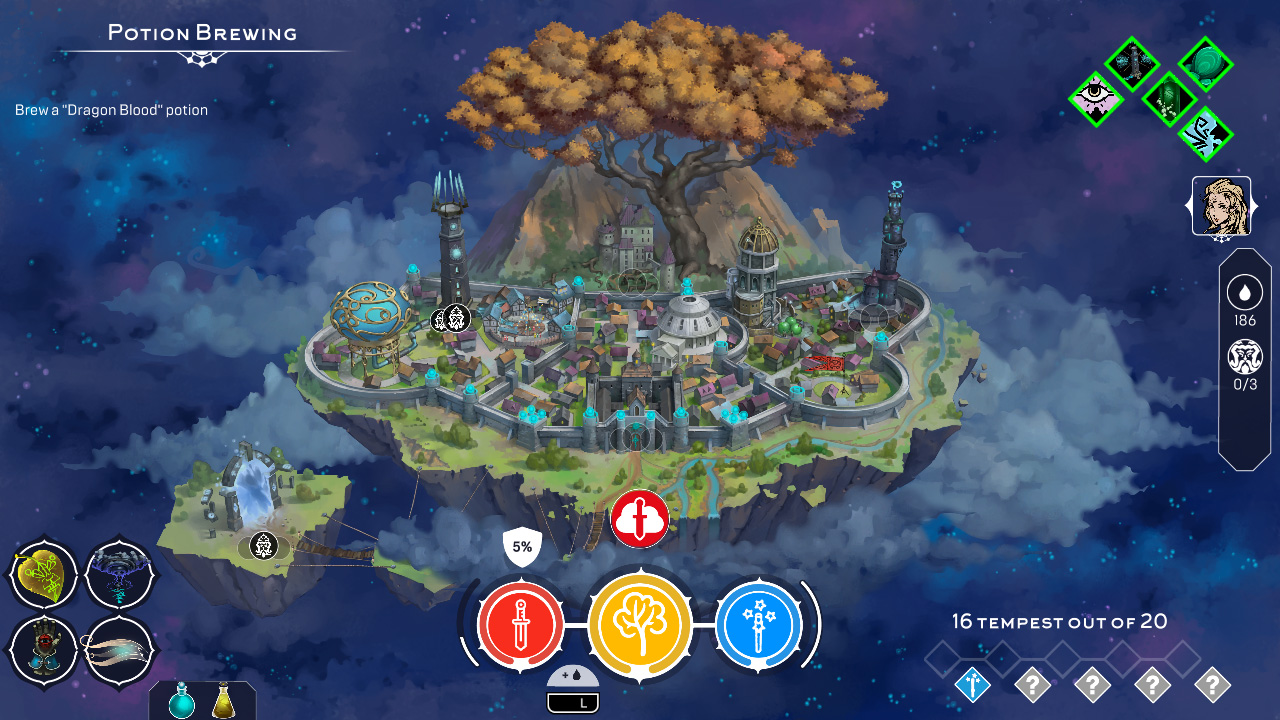The width and height of the screenshot is (1280, 720).
Task: Activate the armored gauntlet spell
Action: tap(44, 650)
